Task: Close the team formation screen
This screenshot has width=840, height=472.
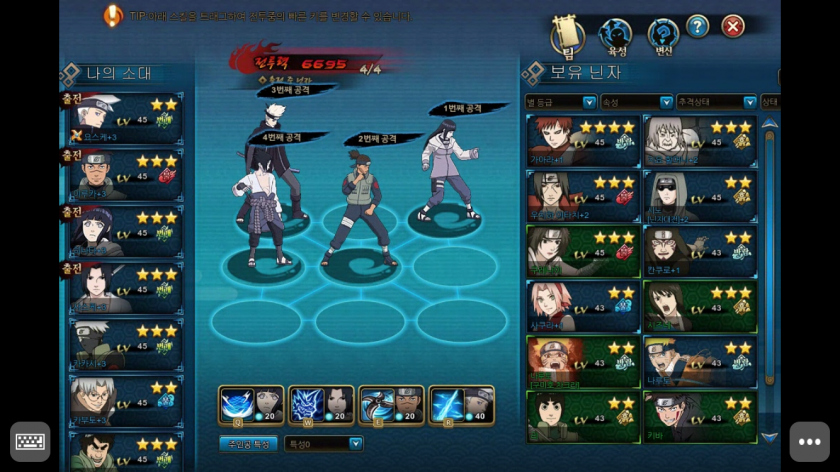Action: (733, 27)
